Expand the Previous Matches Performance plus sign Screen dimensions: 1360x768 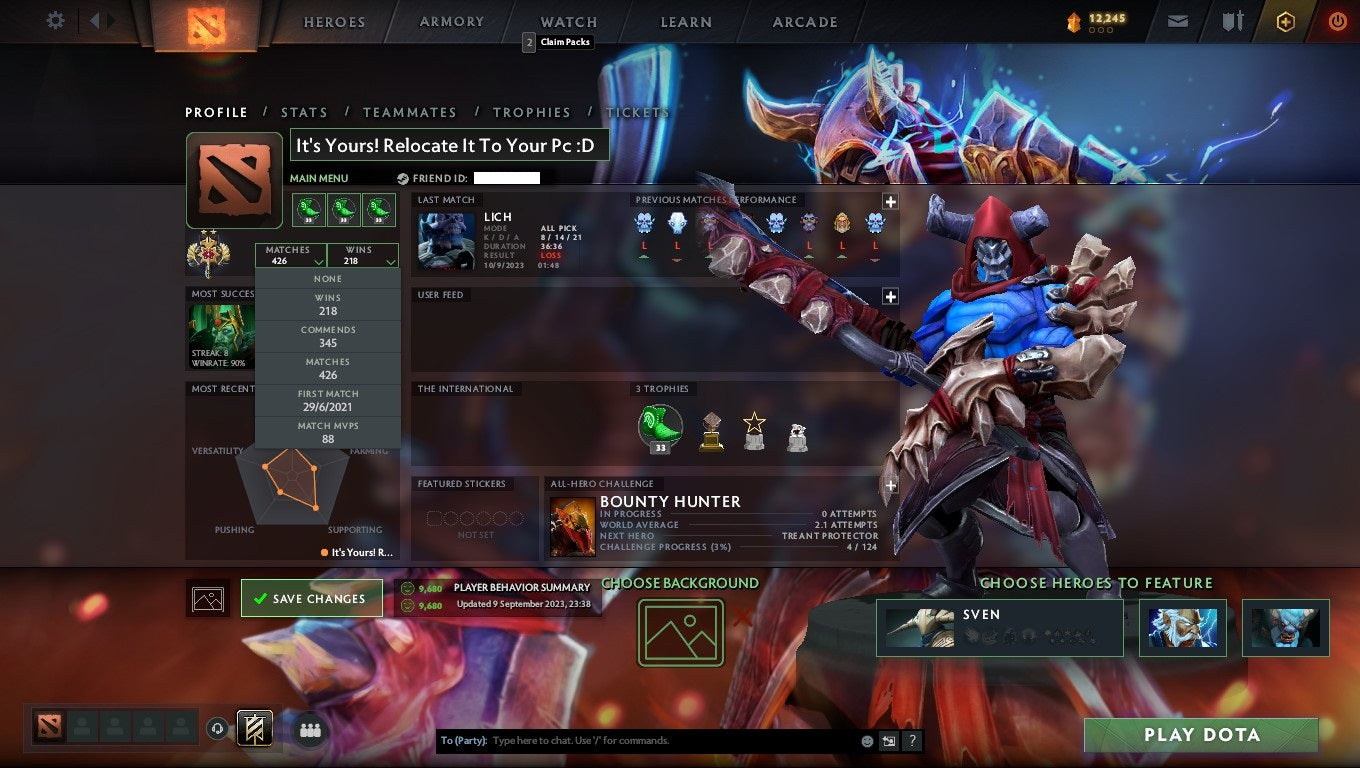[890, 201]
